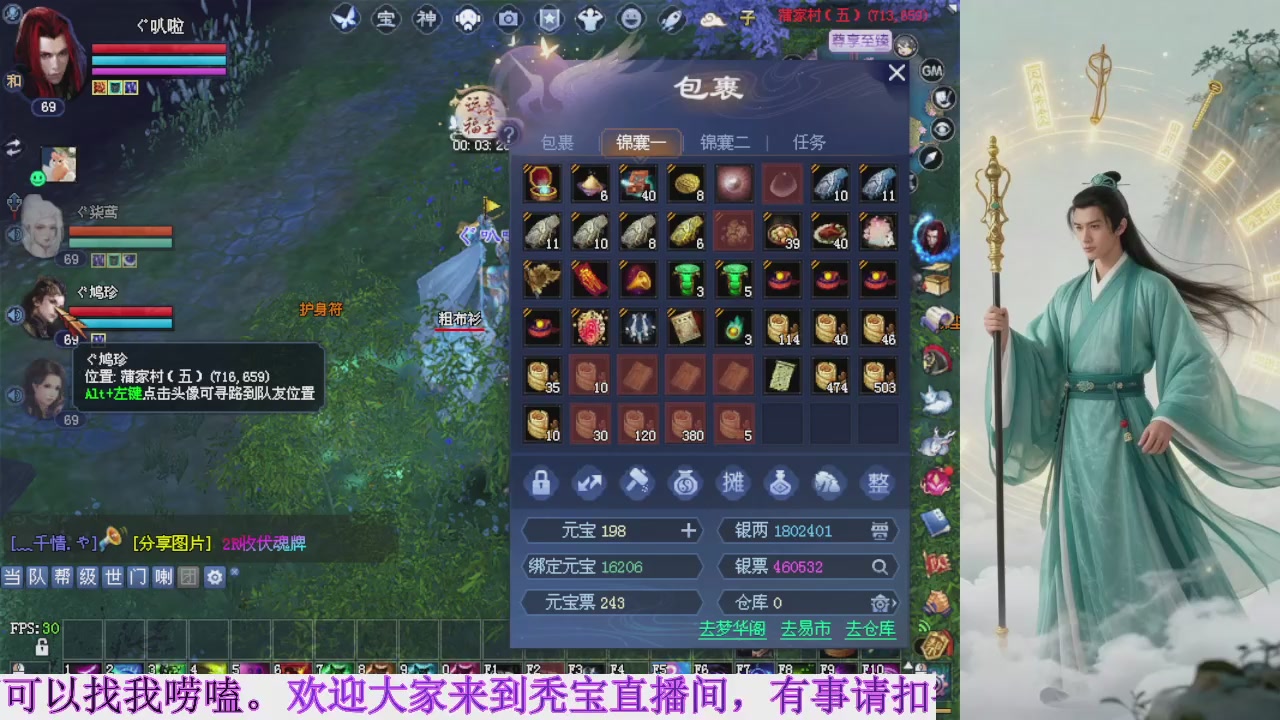
Task: Click the coin pouch icon in bag toolbar
Action: (x=685, y=483)
